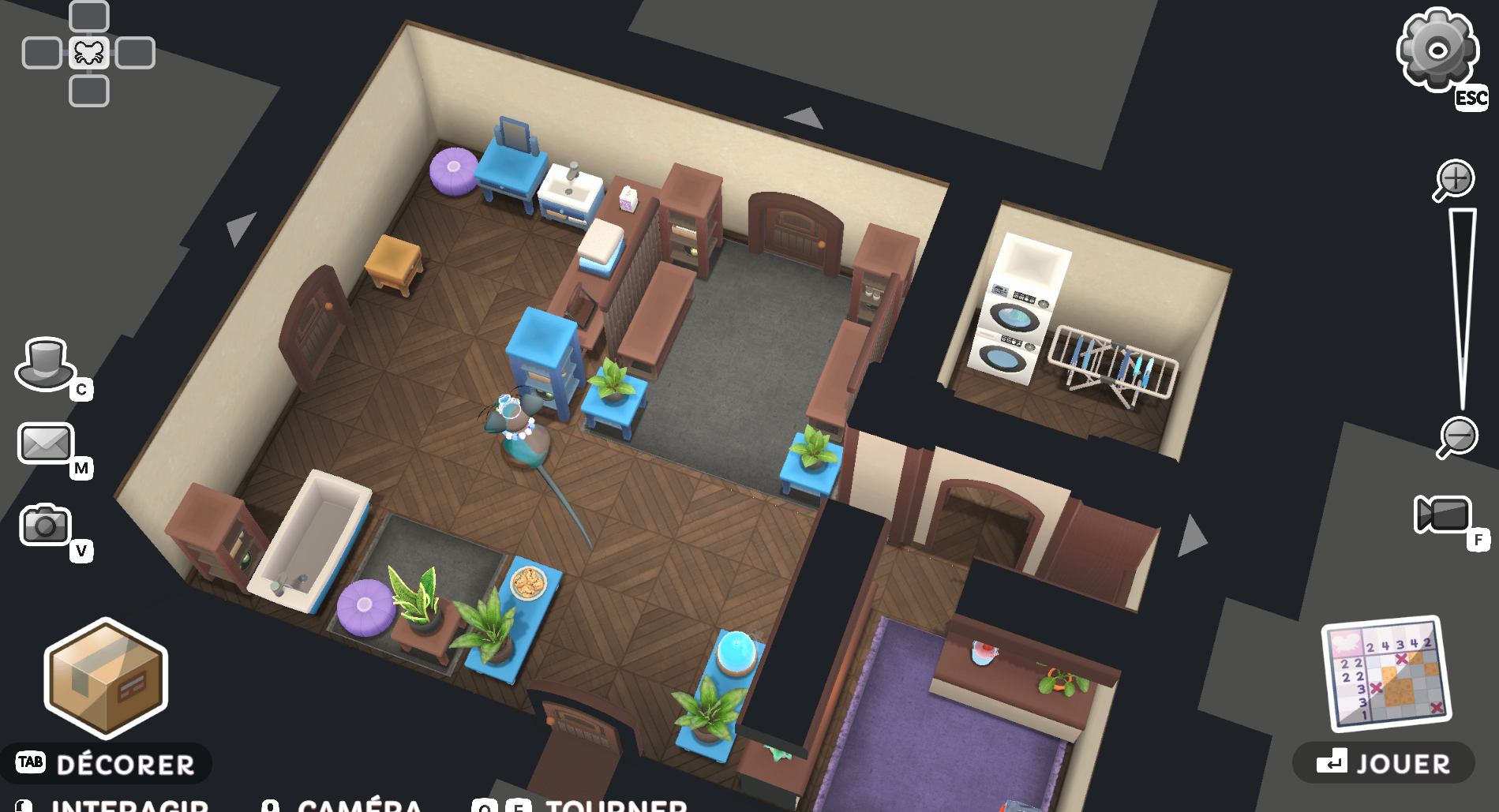1499x812 pixels.
Task: Open the nonogram puzzle thumbnail
Action: (1387, 673)
